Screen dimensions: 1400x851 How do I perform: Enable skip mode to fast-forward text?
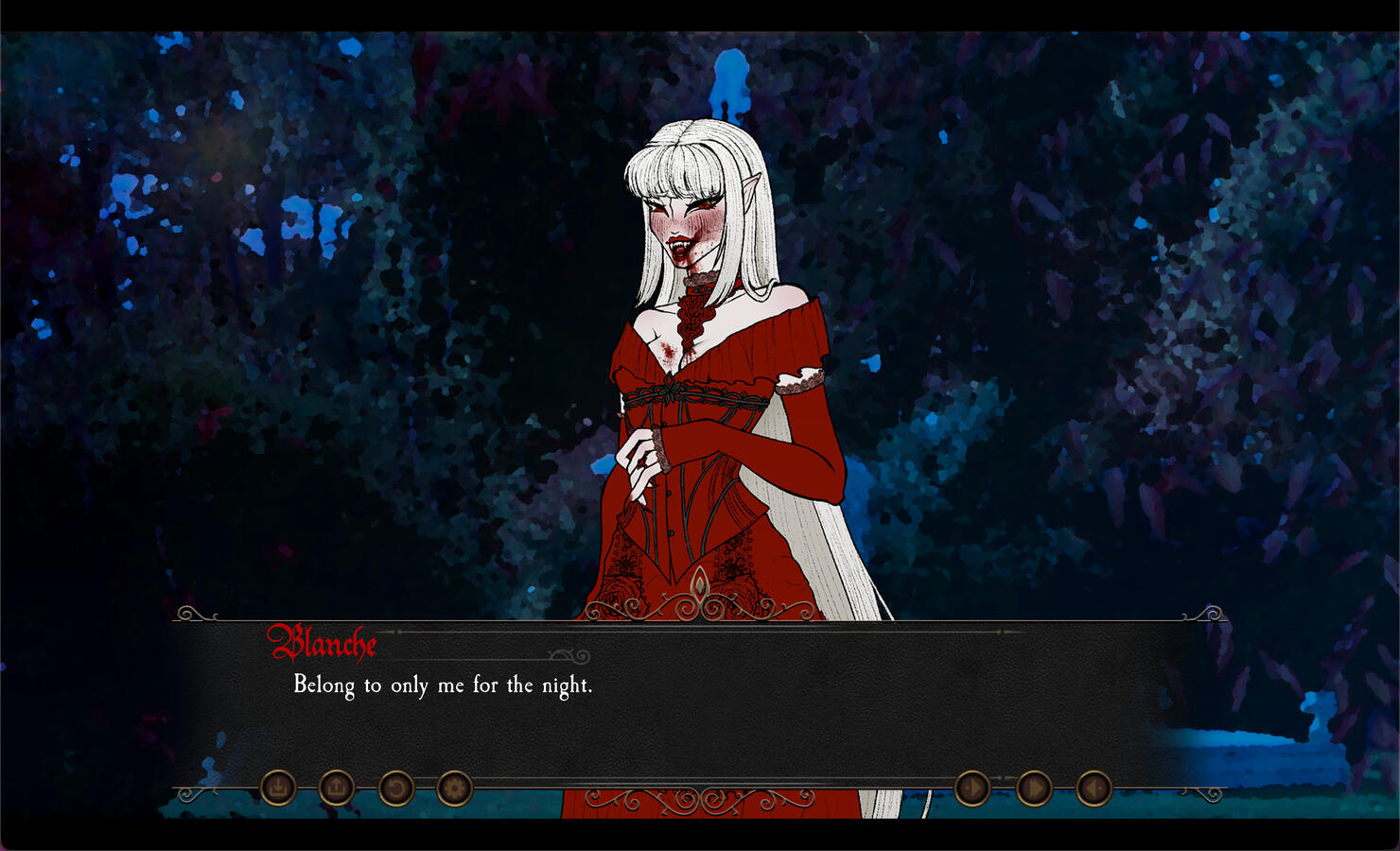pyautogui.click(x=1032, y=787)
